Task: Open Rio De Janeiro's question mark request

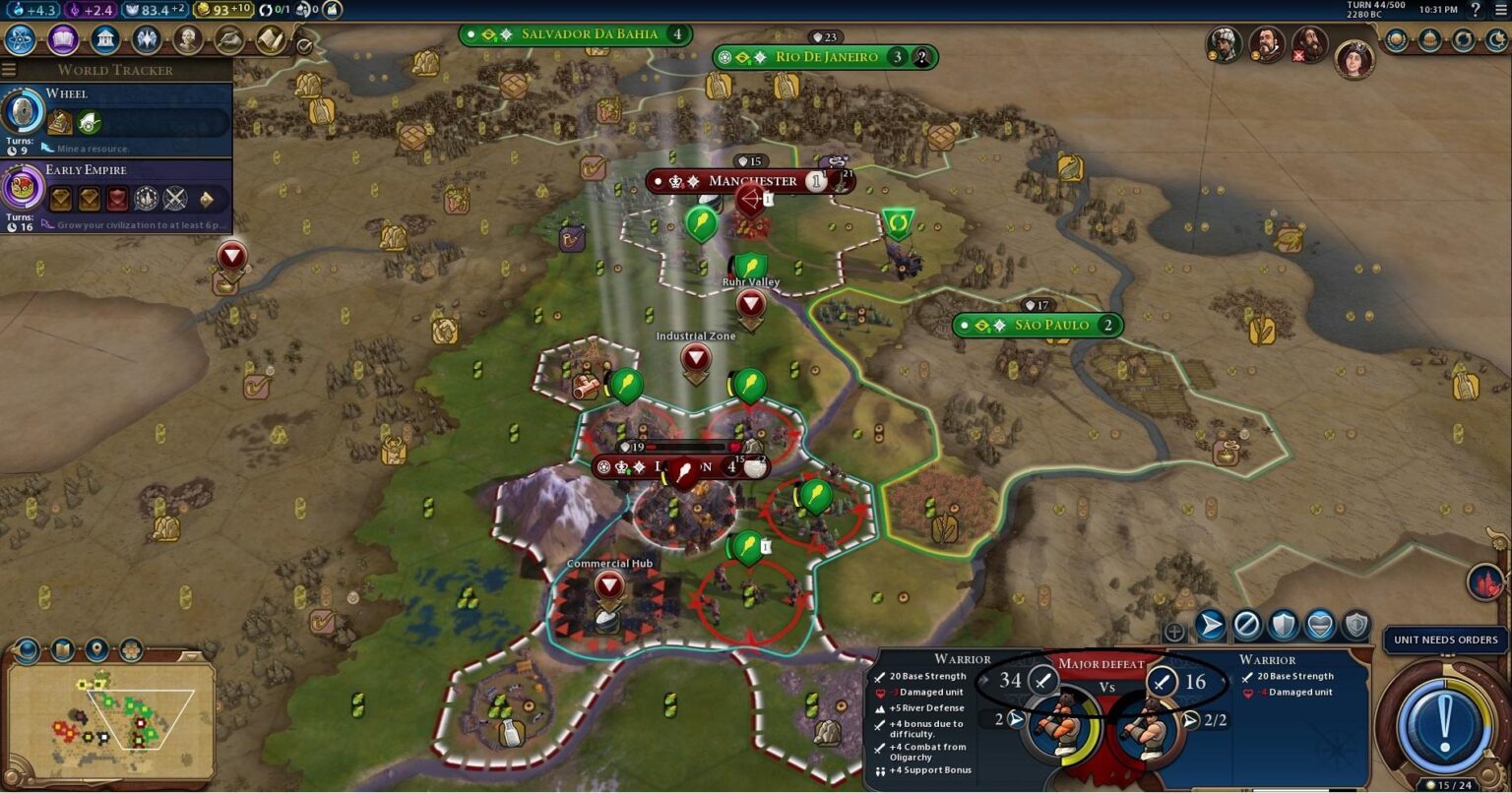Action: click(919, 56)
